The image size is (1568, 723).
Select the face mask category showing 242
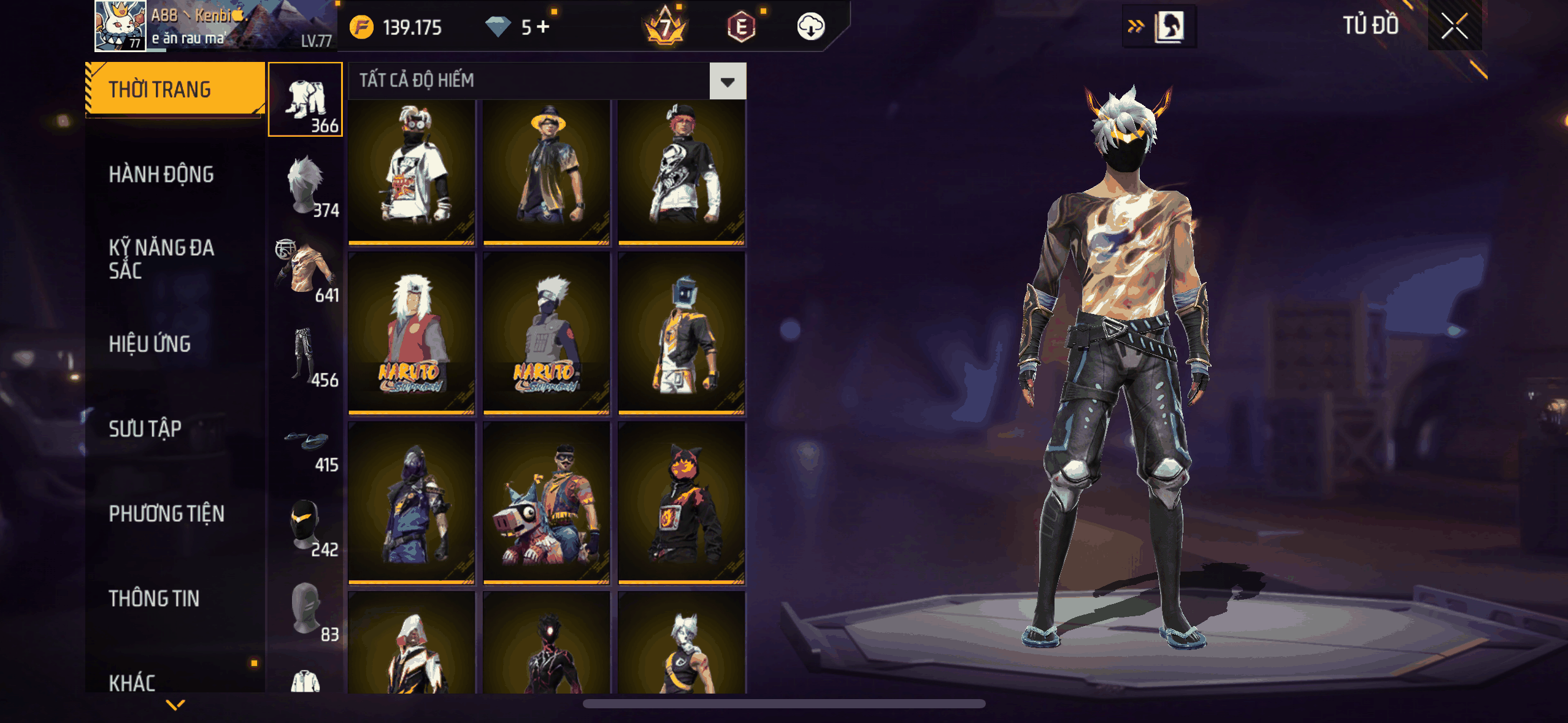pyautogui.click(x=306, y=525)
